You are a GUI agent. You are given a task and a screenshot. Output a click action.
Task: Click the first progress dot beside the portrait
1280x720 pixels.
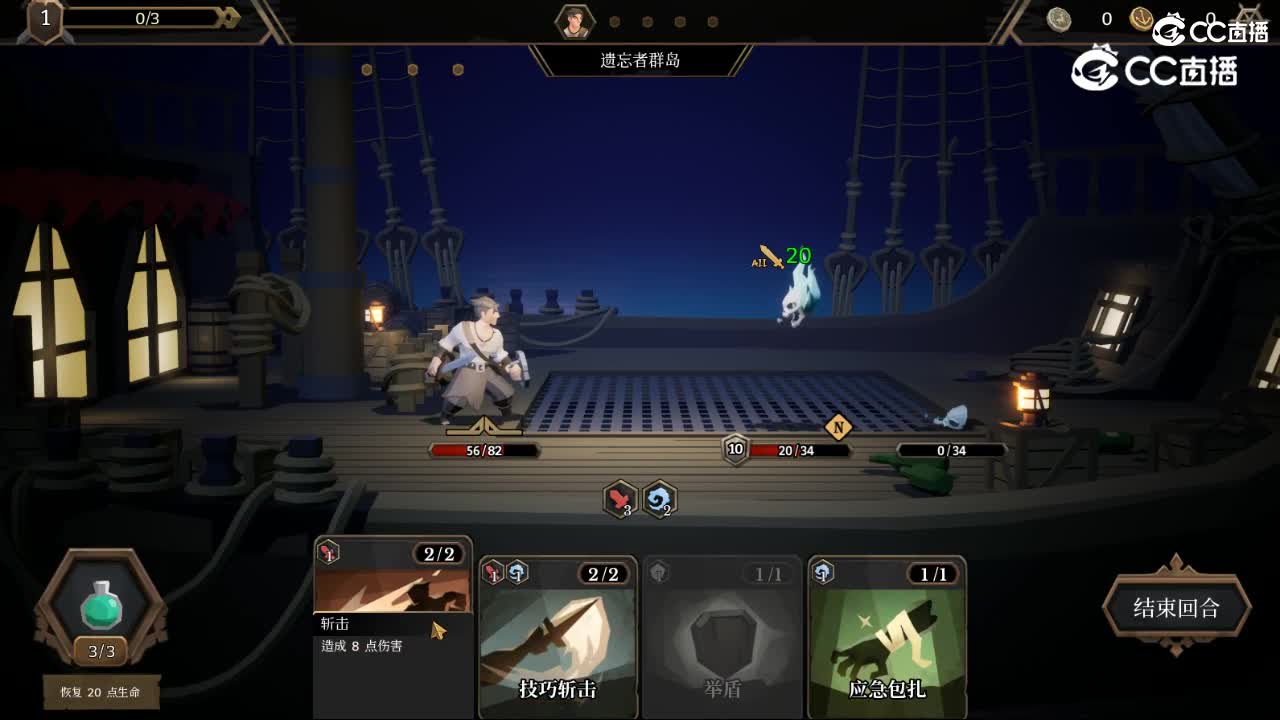613,20
